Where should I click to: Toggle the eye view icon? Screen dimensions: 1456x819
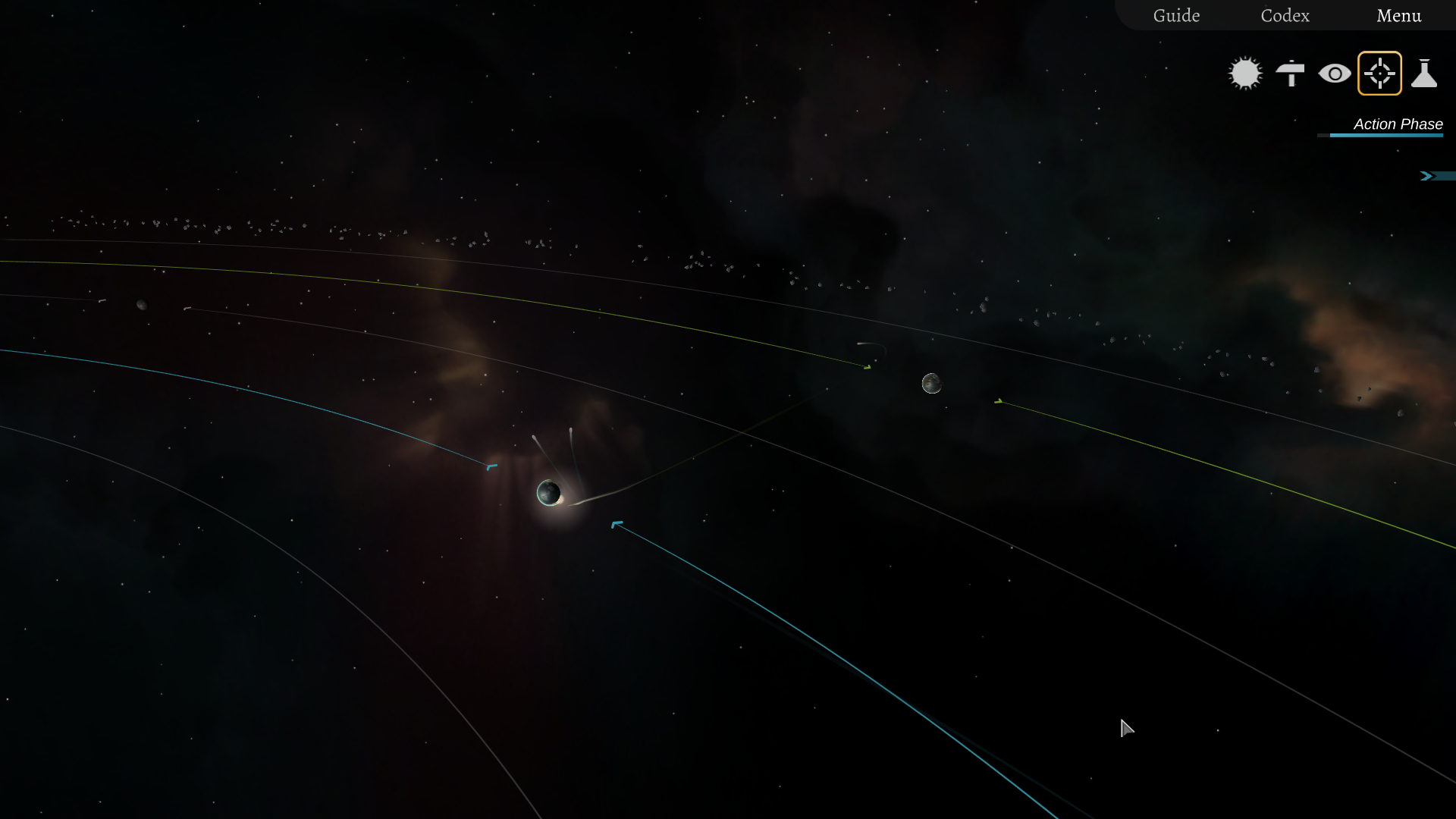1335,74
